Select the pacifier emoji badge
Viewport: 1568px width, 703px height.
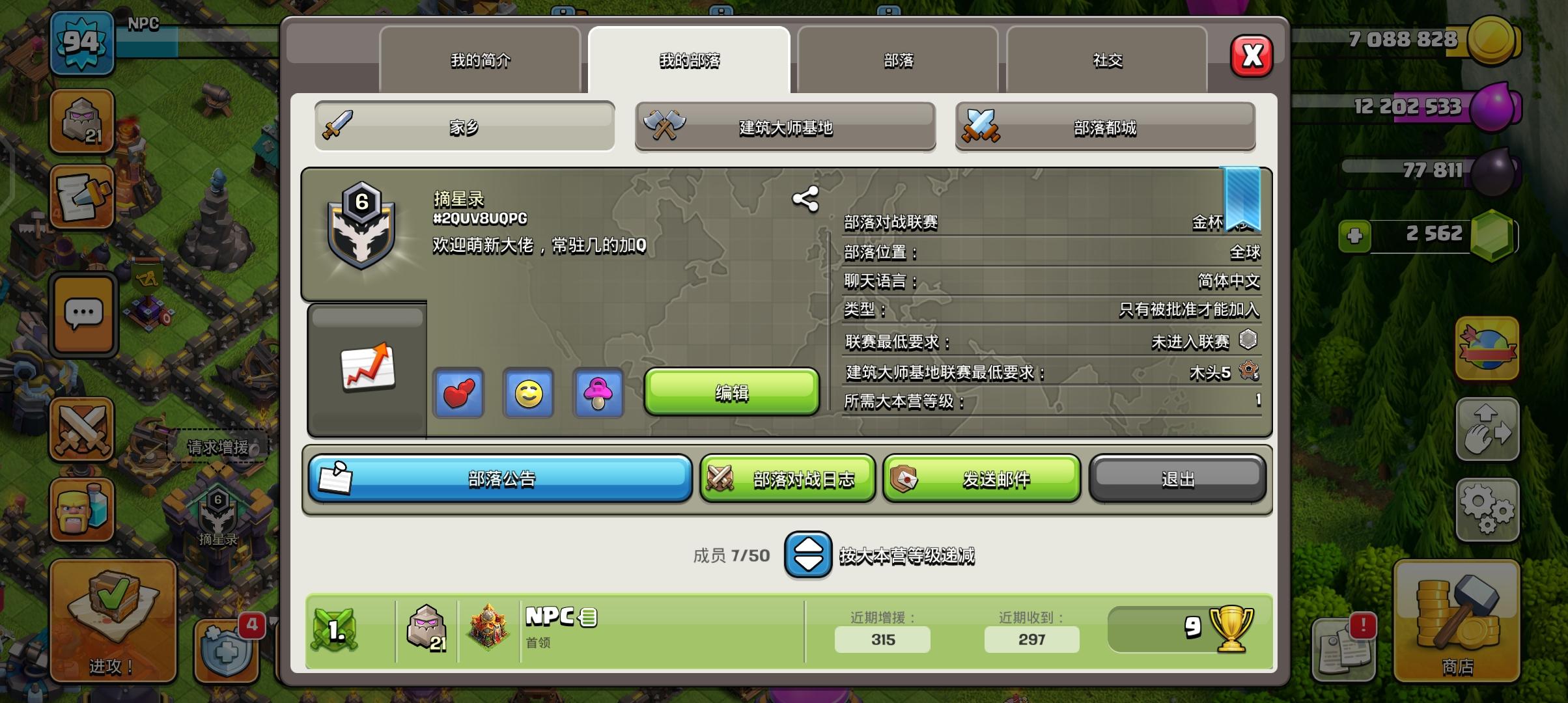pos(598,394)
